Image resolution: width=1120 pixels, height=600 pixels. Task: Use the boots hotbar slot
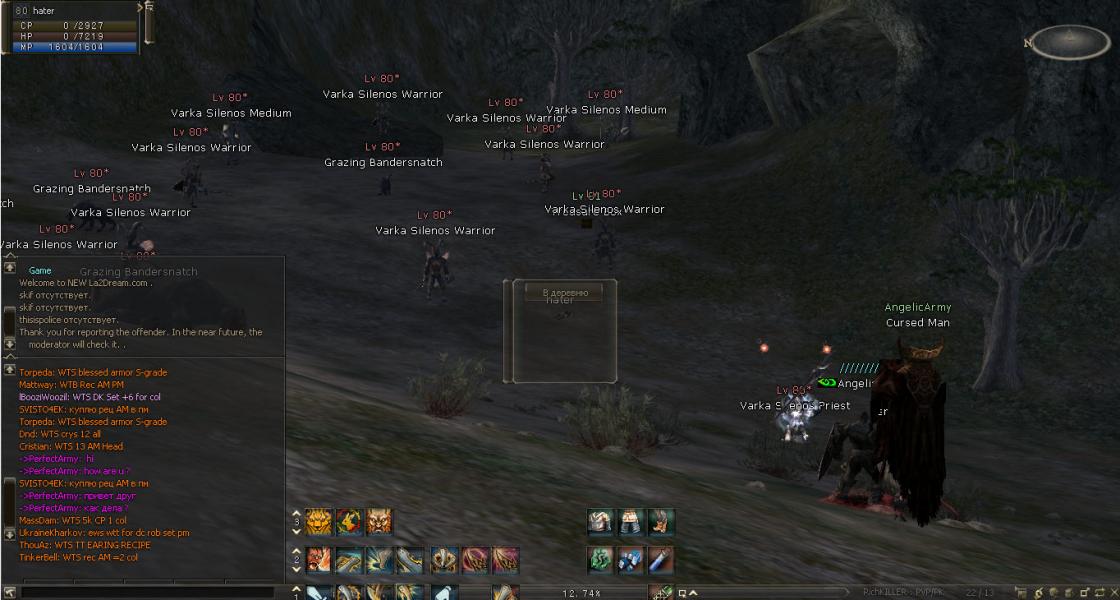[x=660, y=521]
